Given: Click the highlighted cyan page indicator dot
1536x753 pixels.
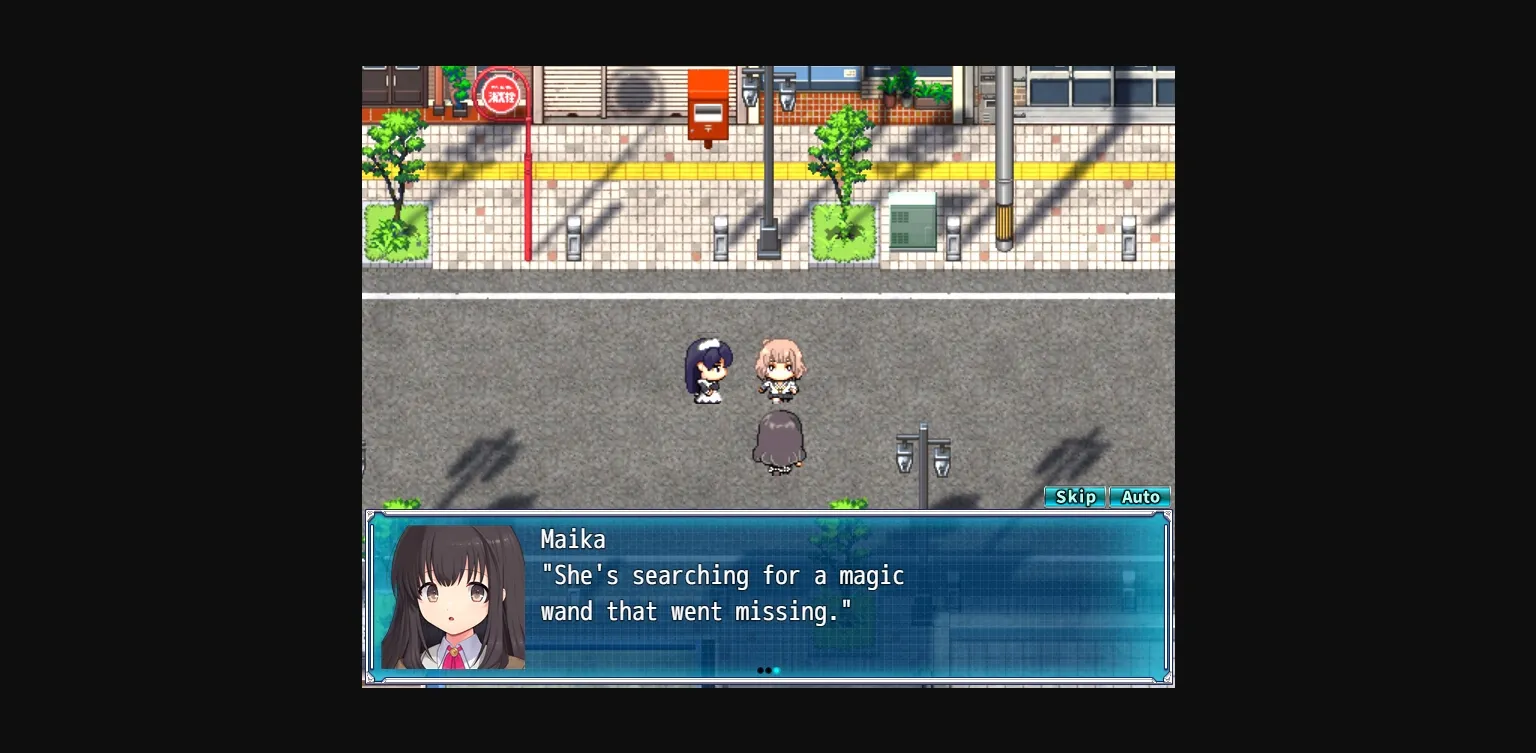Looking at the screenshot, I should pyautogui.click(x=777, y=670).
